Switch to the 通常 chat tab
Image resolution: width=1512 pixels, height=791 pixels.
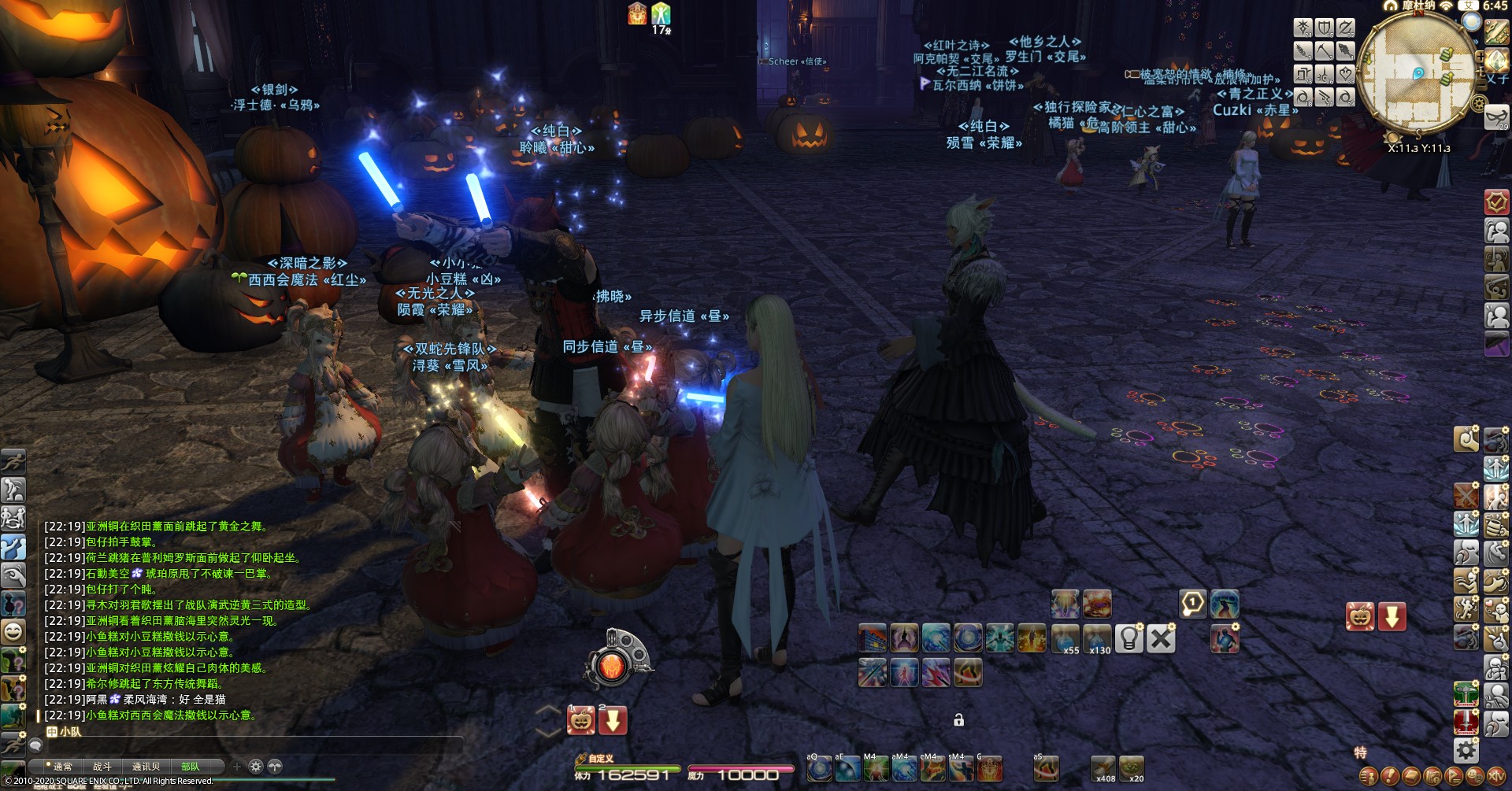[61, 766]
